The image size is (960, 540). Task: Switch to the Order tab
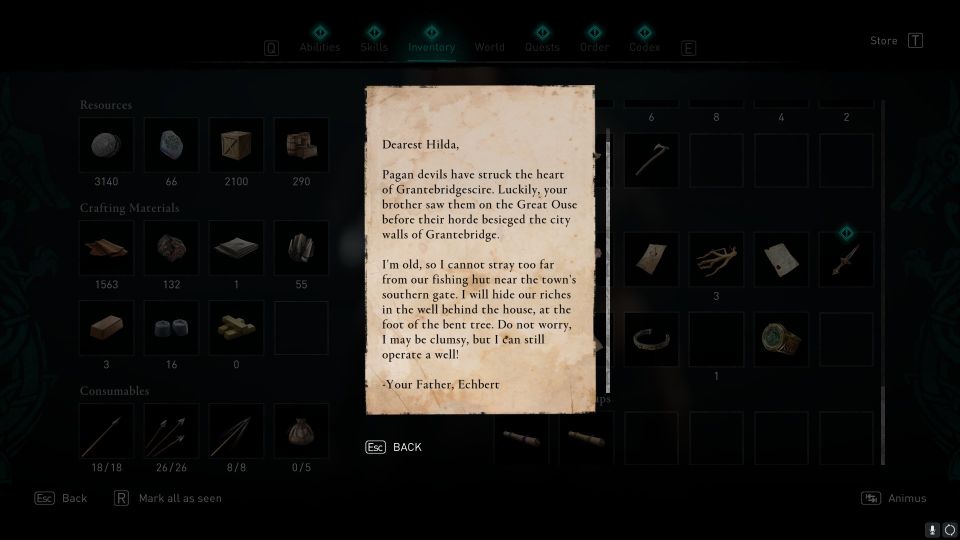click(x=594, y=47)
